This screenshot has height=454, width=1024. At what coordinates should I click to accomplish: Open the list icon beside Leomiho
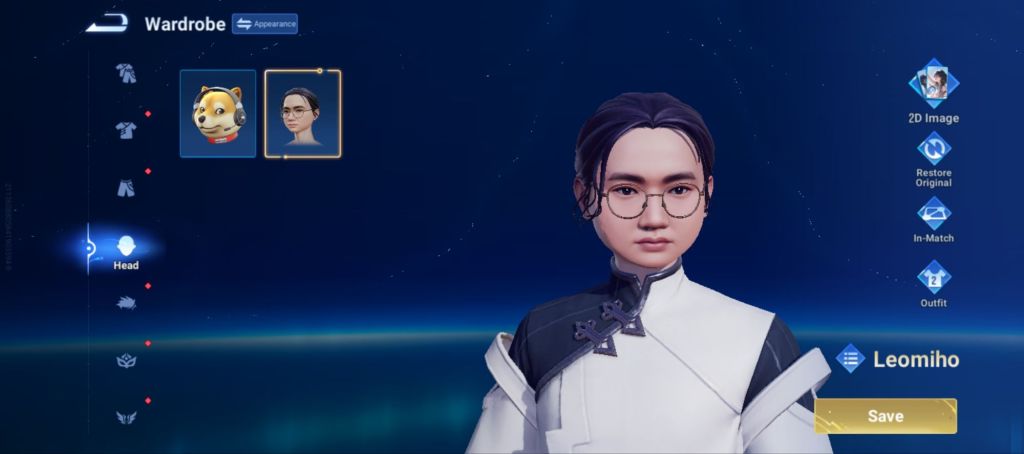click(850, 359)
